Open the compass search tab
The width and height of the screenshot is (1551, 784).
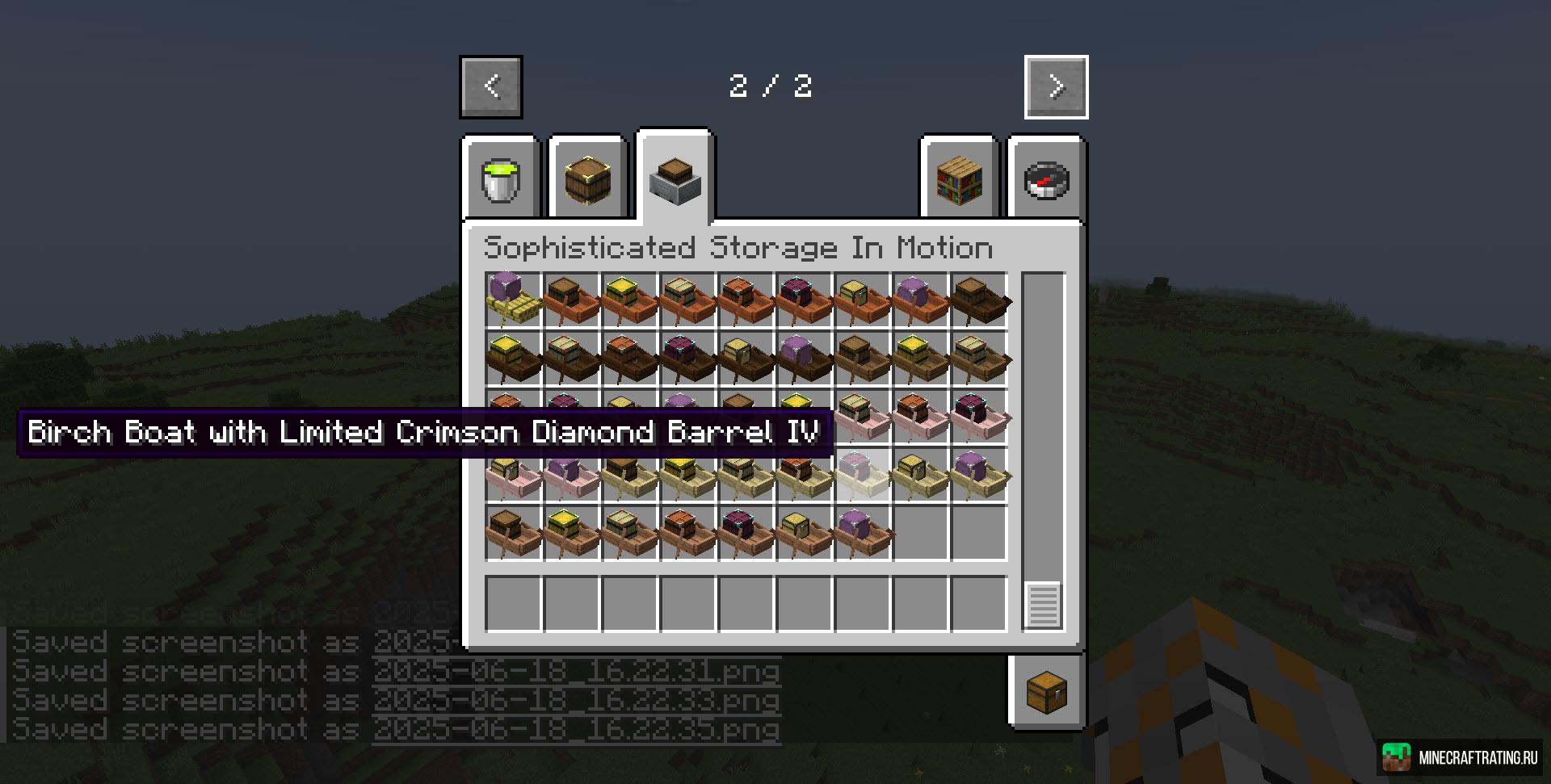point(1047,179)
